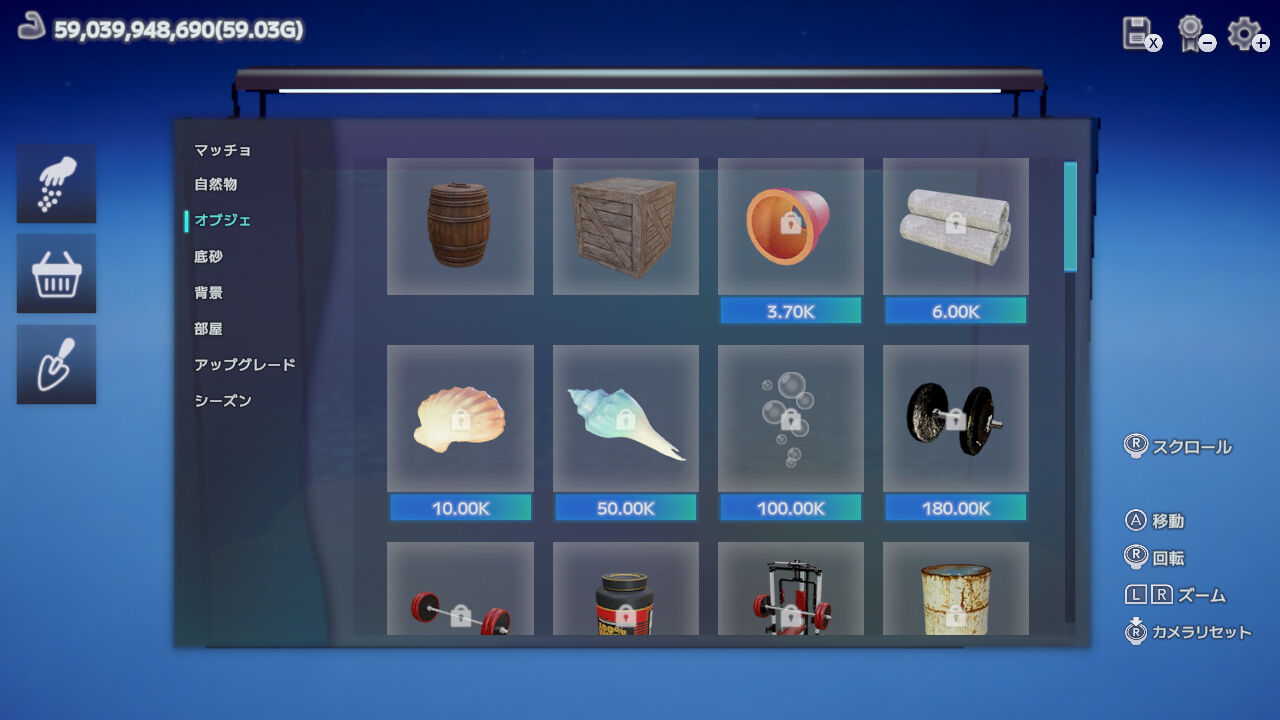Buy the 3.70K pipe object

click(x=790, y=311)
